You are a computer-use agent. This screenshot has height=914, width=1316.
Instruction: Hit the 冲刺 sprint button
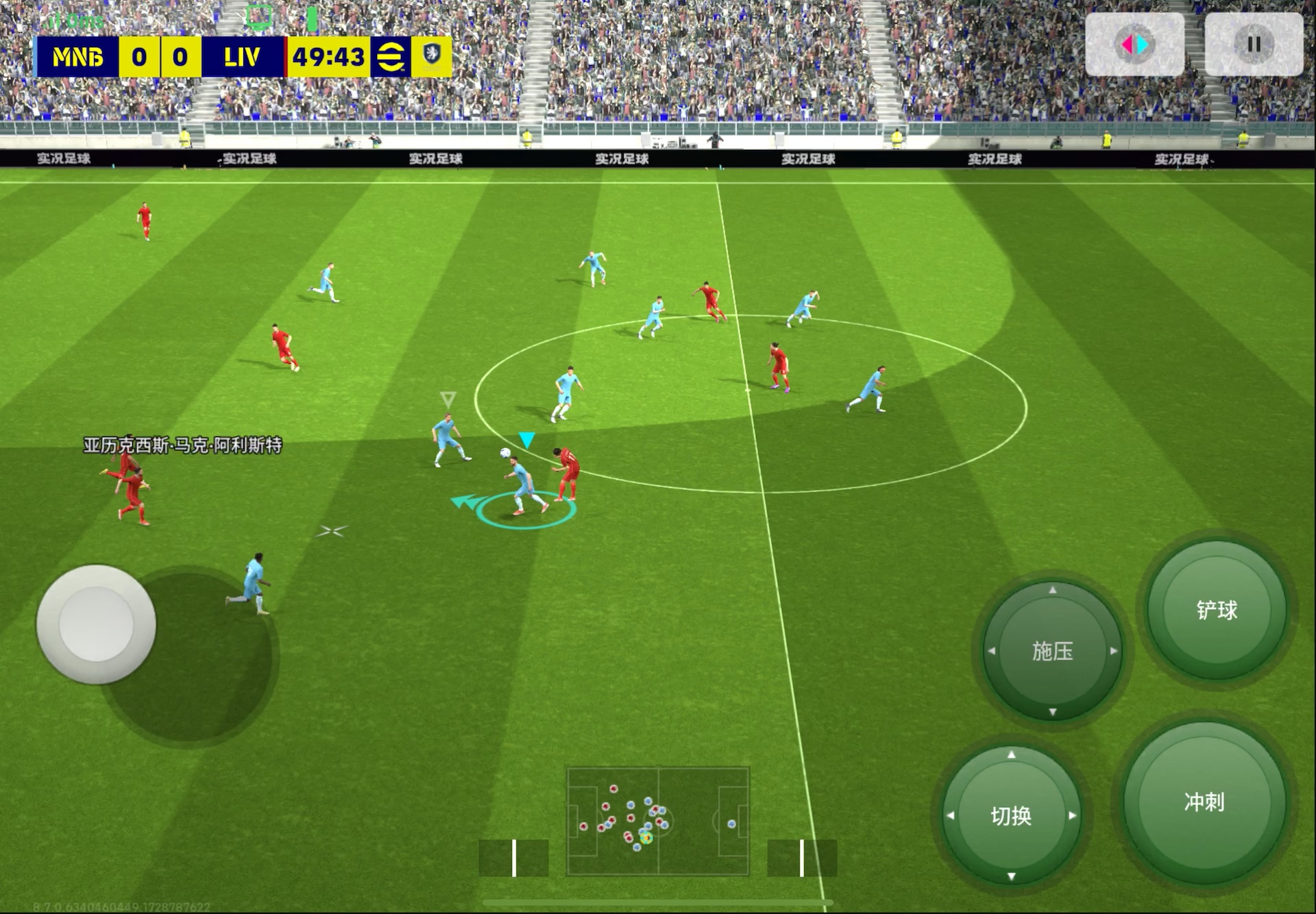click(1204, 802)
